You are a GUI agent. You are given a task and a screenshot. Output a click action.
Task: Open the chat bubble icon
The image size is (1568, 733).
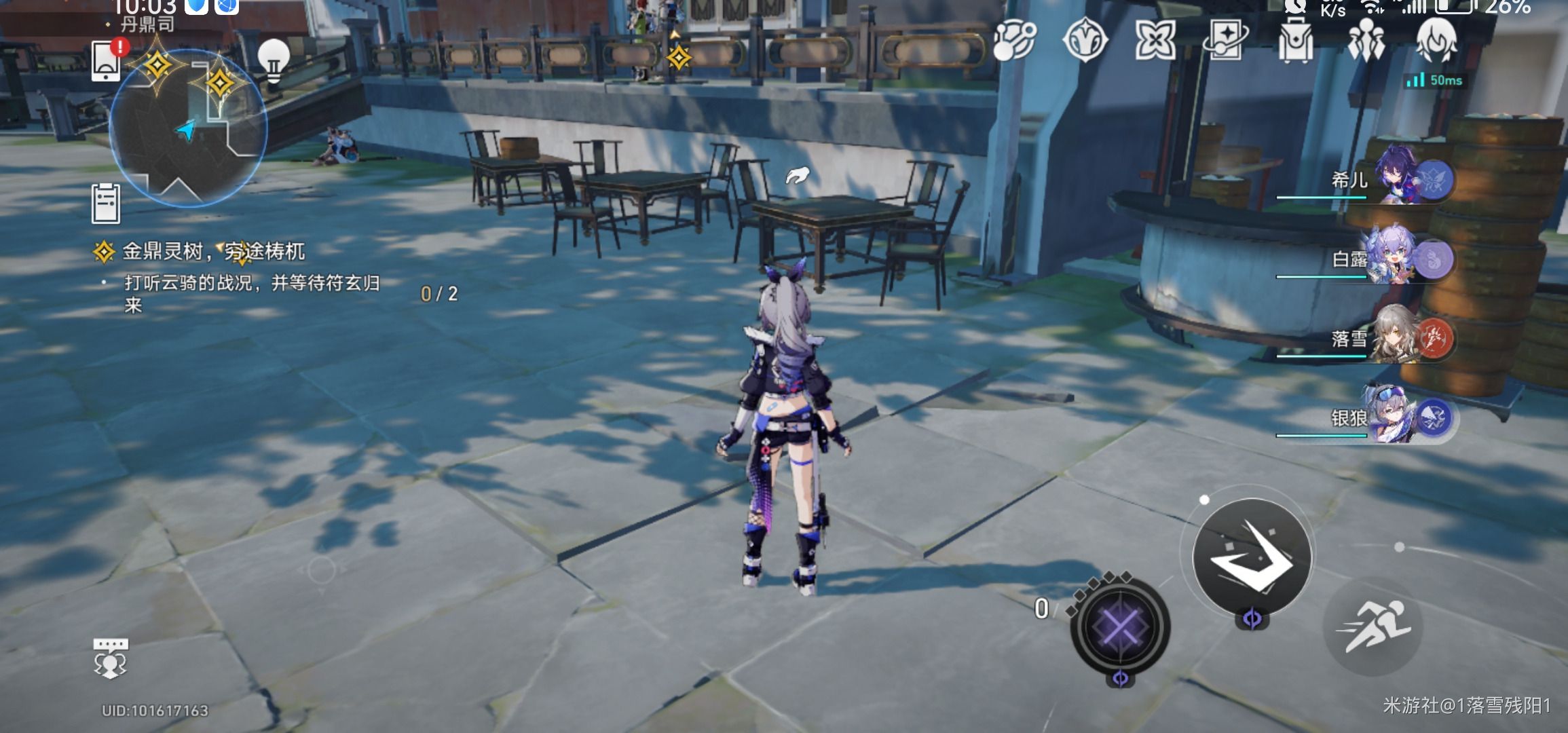point(110,658)
